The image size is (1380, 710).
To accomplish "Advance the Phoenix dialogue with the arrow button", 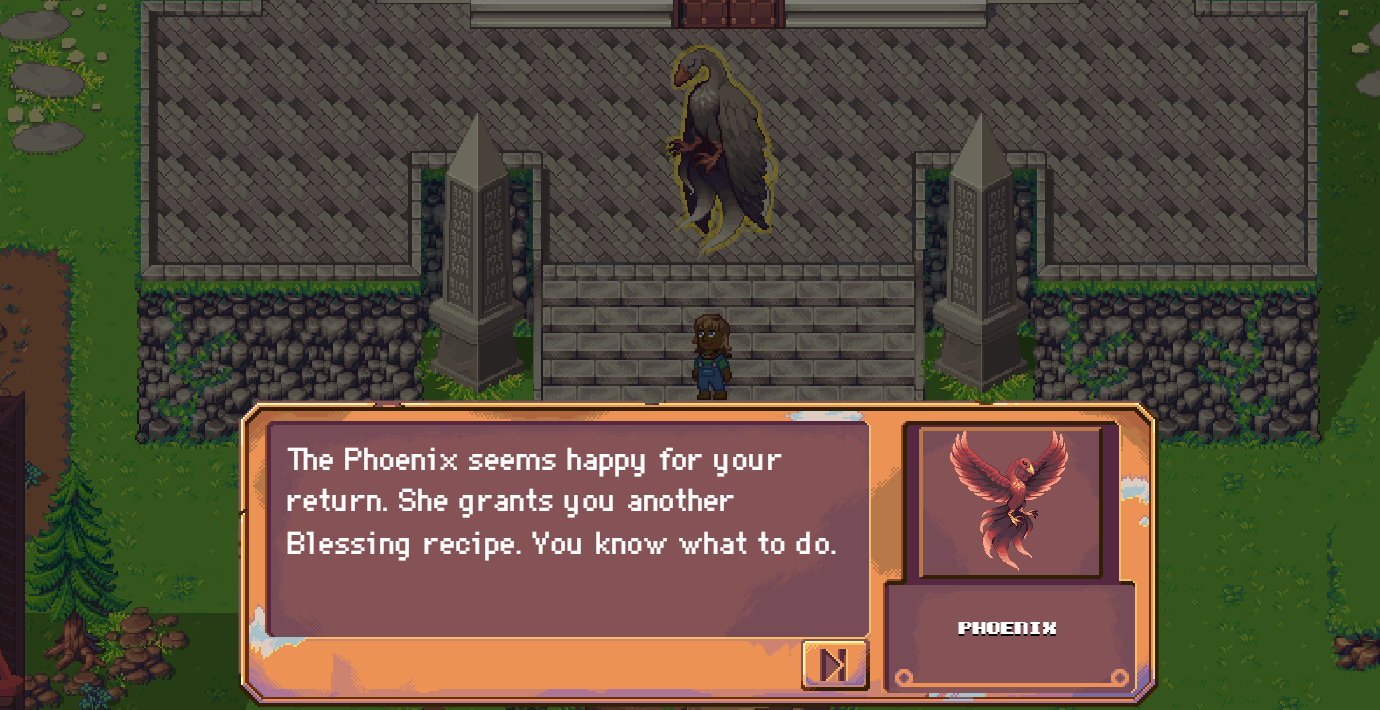I will [x=835, y=664].
